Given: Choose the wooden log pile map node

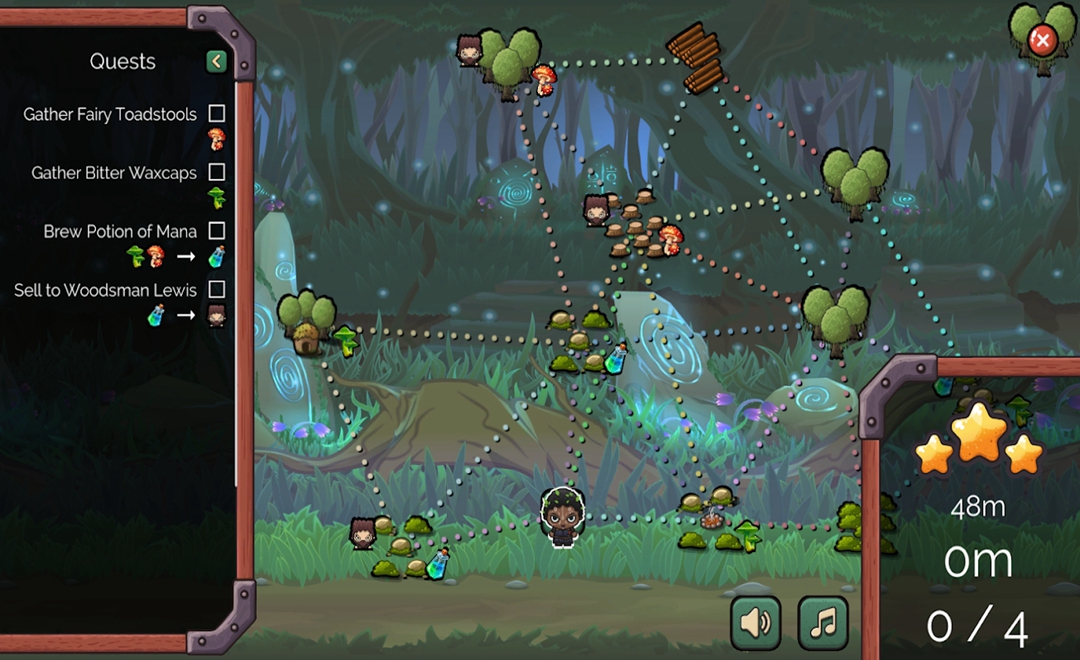Looking at the screenshot, I should [696, 58].
